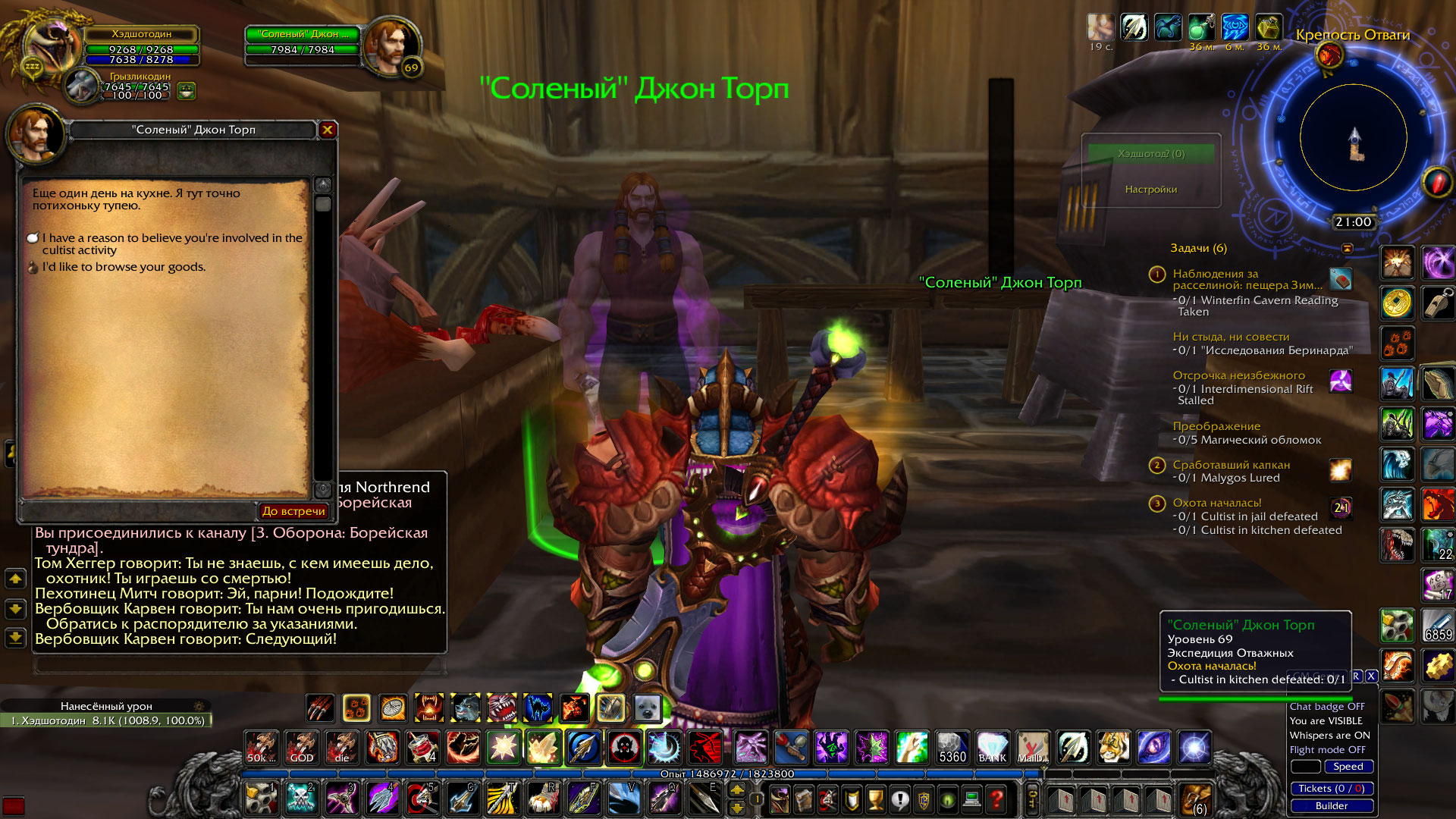
Task: Click the chat scroll-down arrow
Action: click(14, 607)
